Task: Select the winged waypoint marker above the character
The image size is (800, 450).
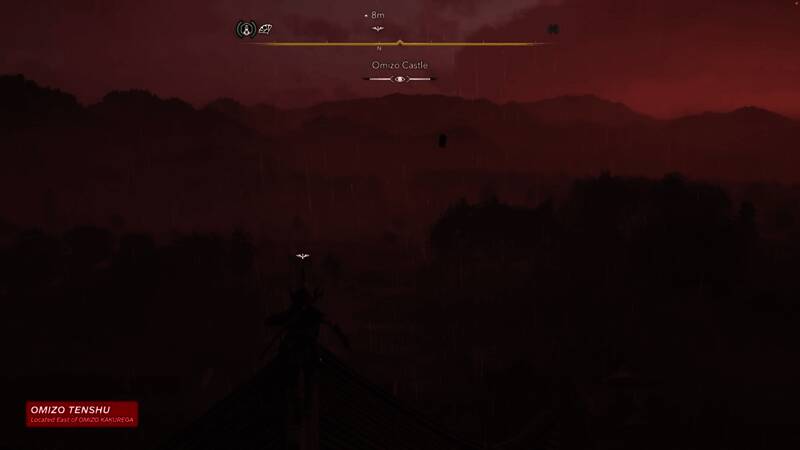Action: 303,257
